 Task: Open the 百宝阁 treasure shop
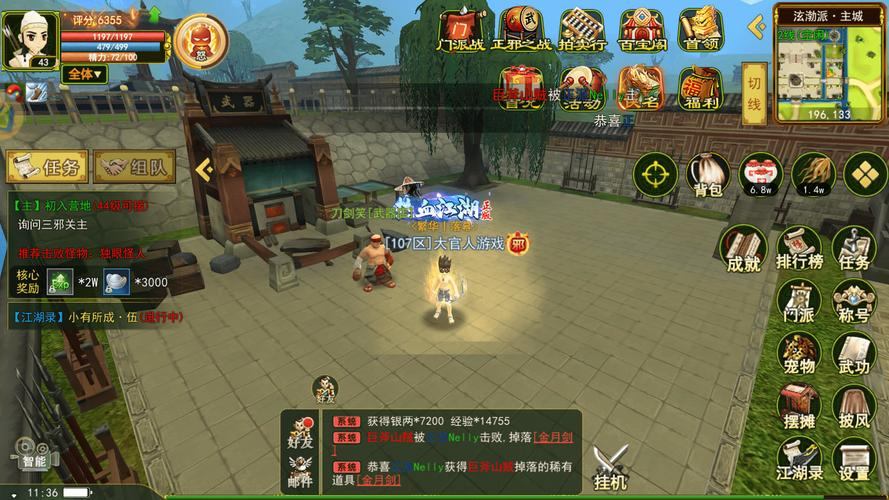pyautogui.click(x=642, y=31)
